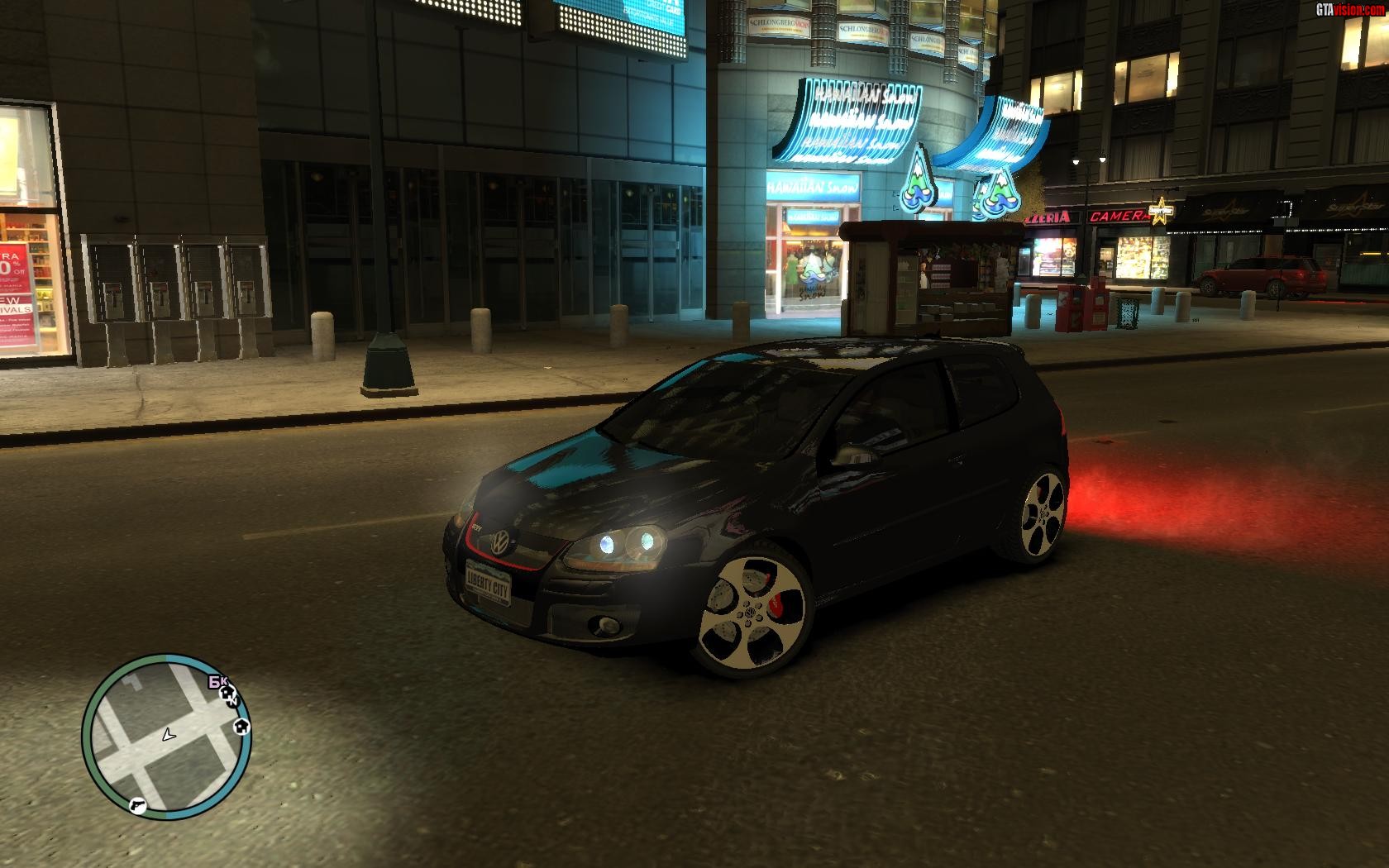Click the circular minimap radar
This screenshot has height=868, width=1389.
pos(166,737)
